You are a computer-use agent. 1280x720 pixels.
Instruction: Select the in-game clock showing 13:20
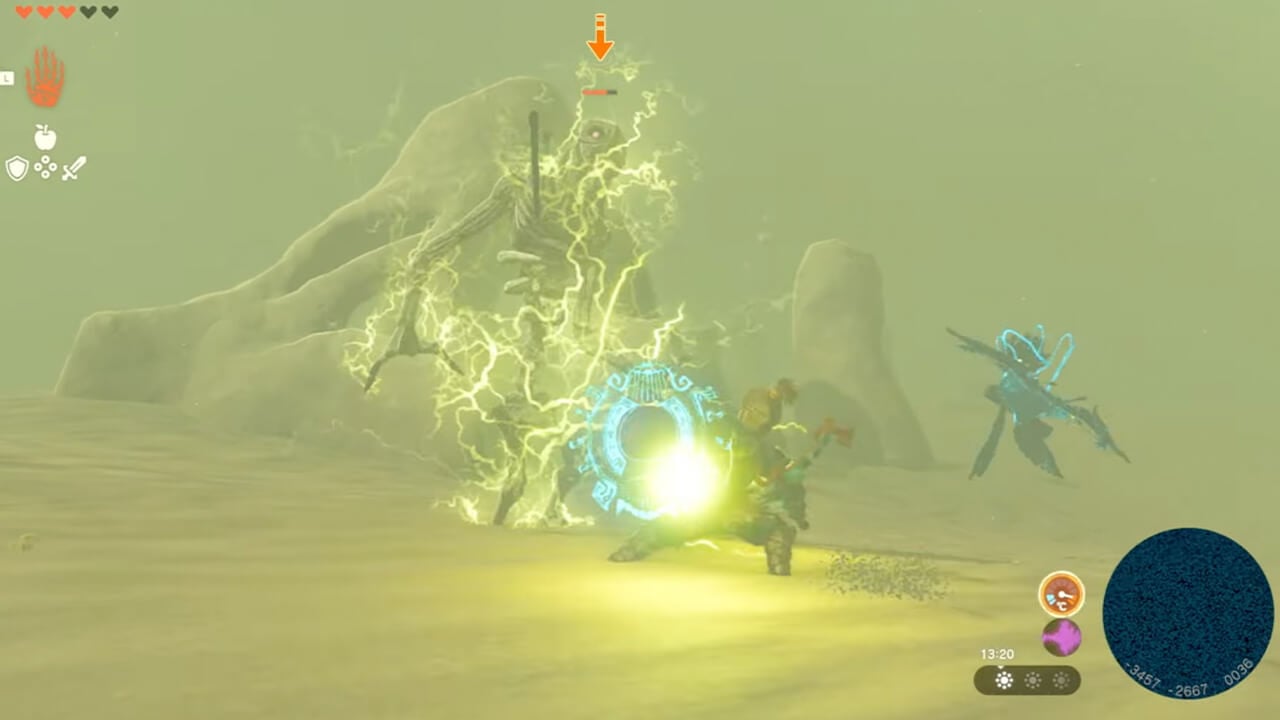point(998,653)
